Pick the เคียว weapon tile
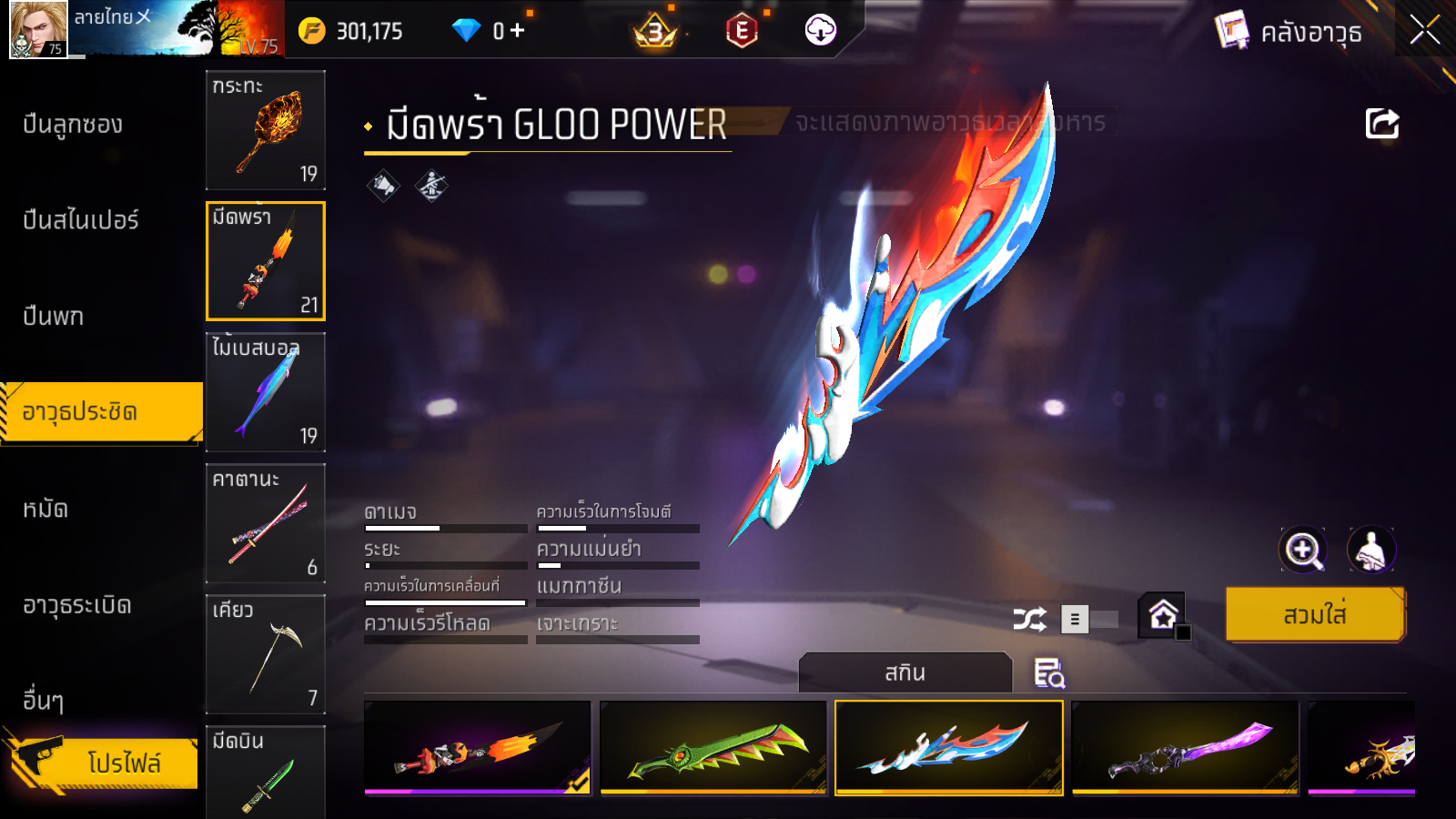 266,654
